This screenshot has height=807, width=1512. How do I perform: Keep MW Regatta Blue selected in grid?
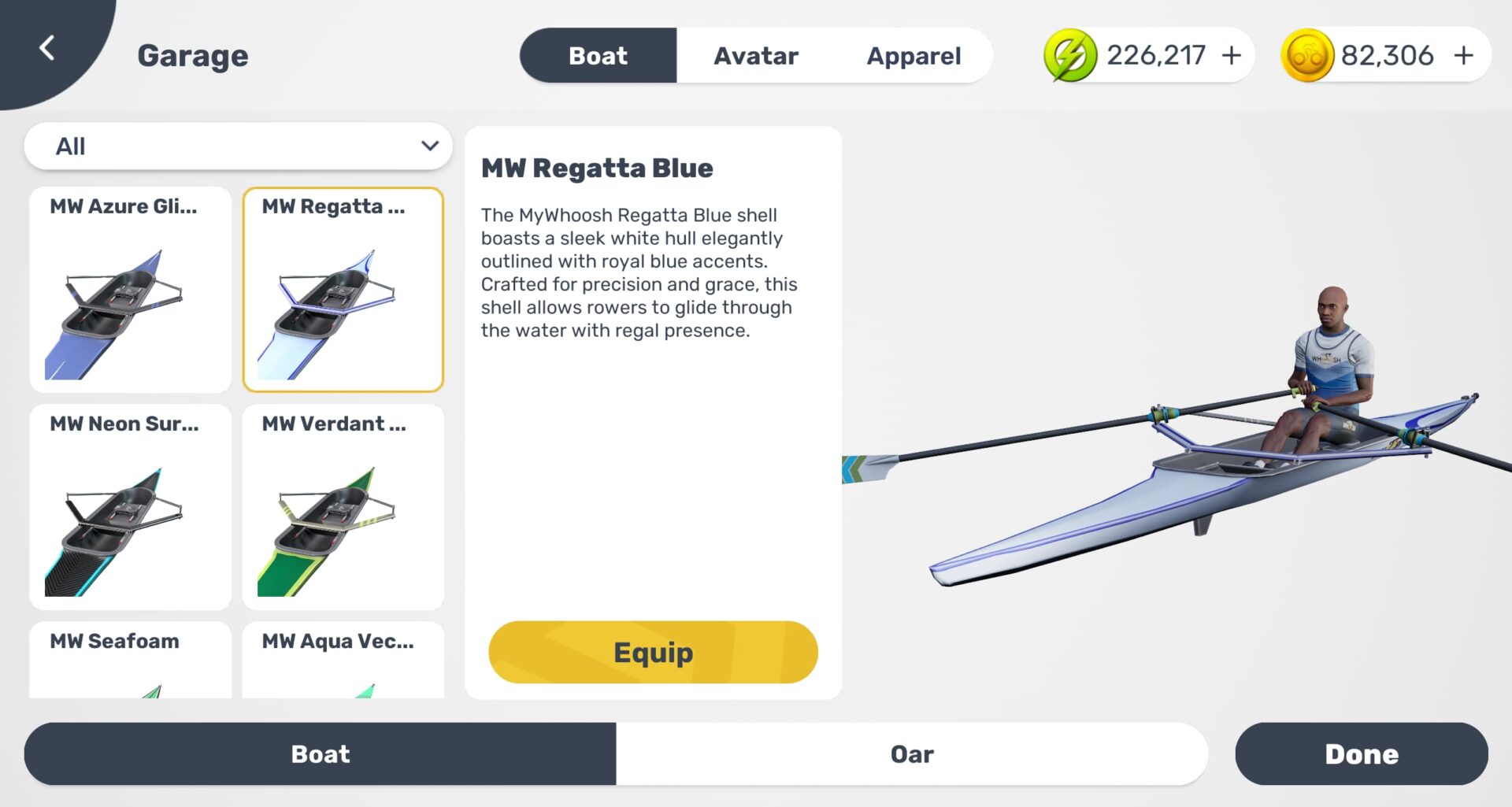click(344, 290)
